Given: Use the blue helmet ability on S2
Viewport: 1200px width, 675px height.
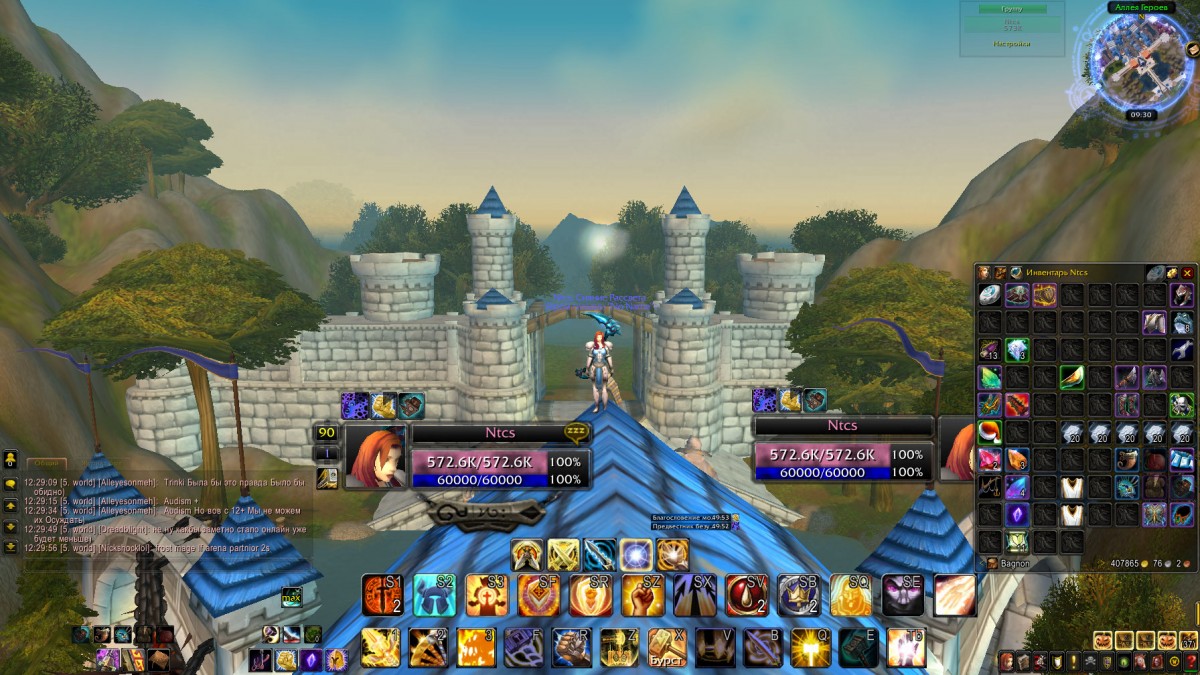Looking at the screenshot, I should (434, 595).
